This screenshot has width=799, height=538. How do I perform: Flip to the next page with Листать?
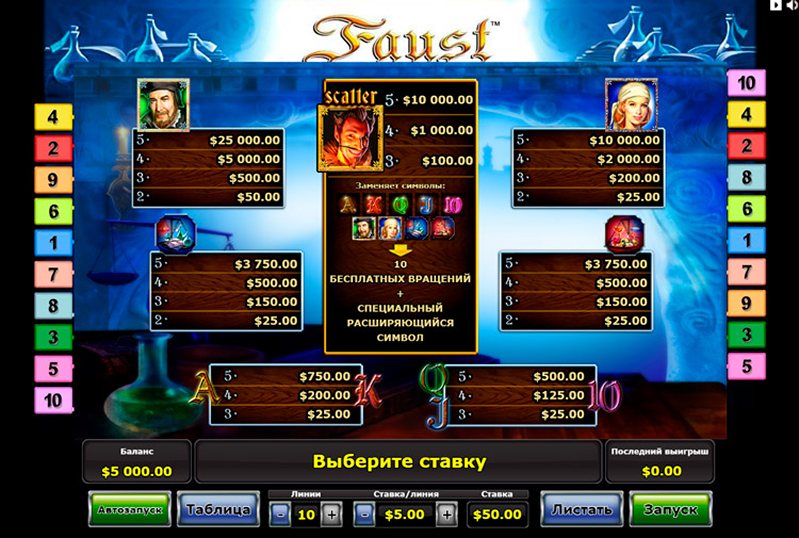click(582, 510)
